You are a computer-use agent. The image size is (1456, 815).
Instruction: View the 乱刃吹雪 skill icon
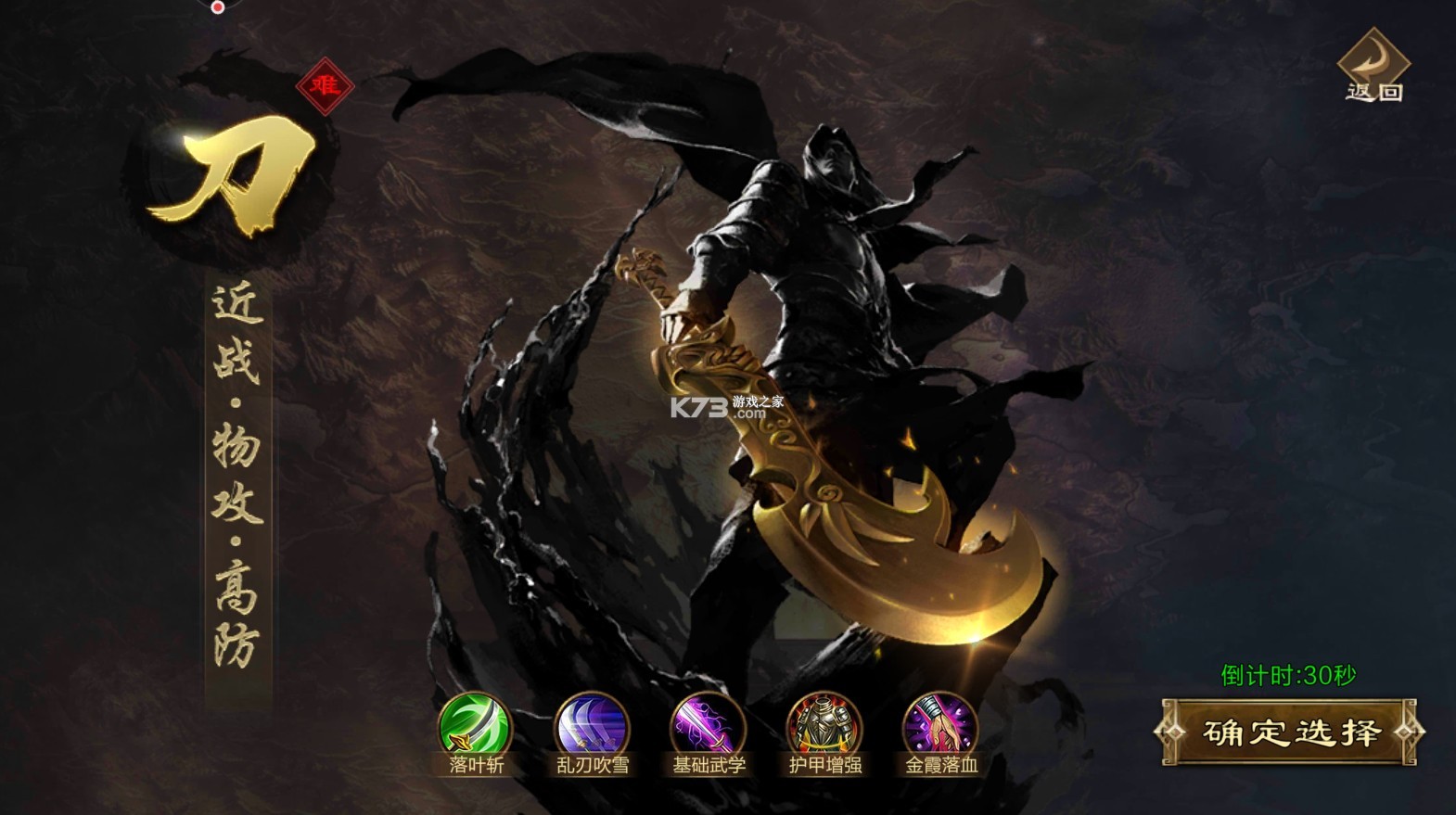pyautogui.click(x=592, y=726)
